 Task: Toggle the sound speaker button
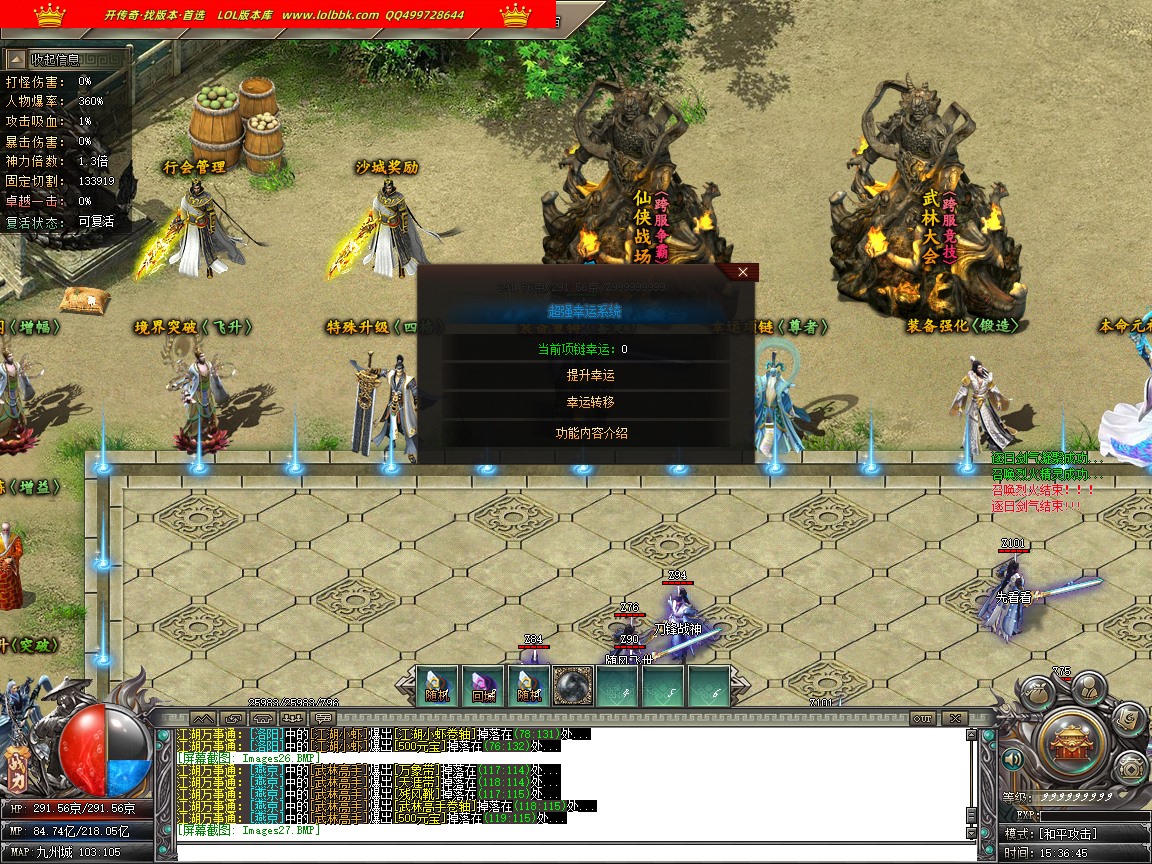[1012, 761]
